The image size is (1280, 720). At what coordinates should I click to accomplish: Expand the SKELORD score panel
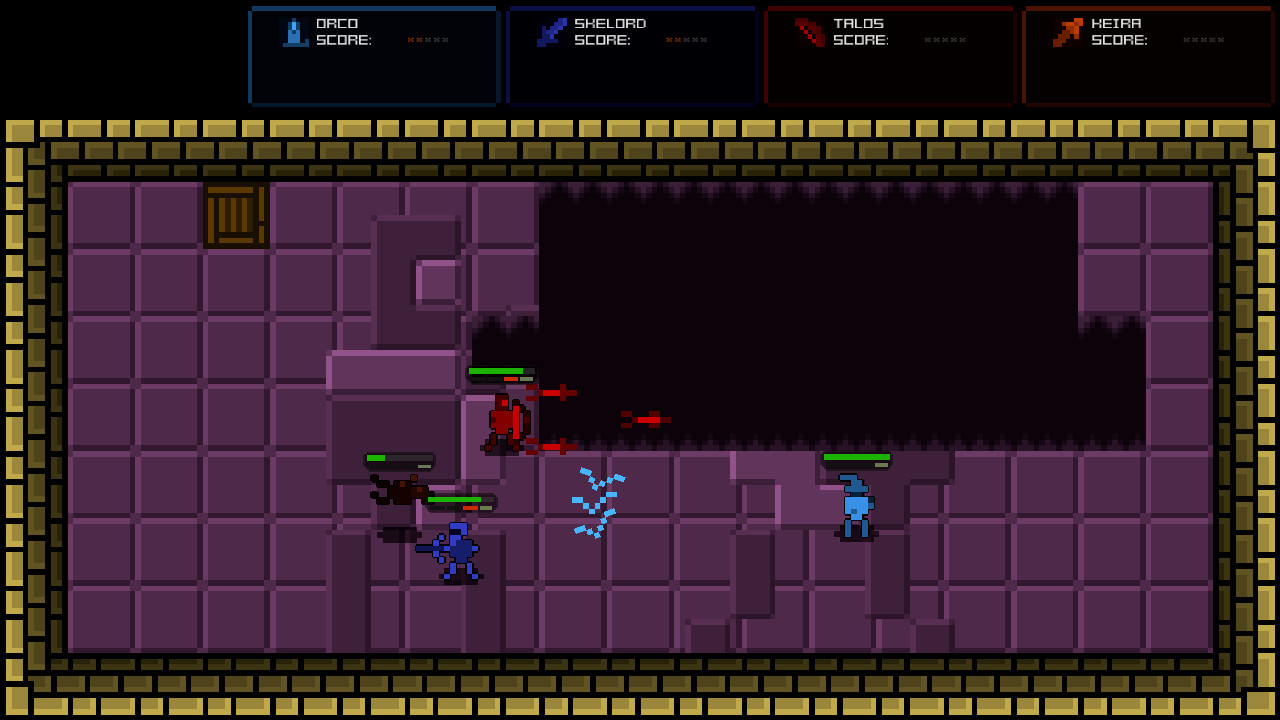(x=631, y=56)
